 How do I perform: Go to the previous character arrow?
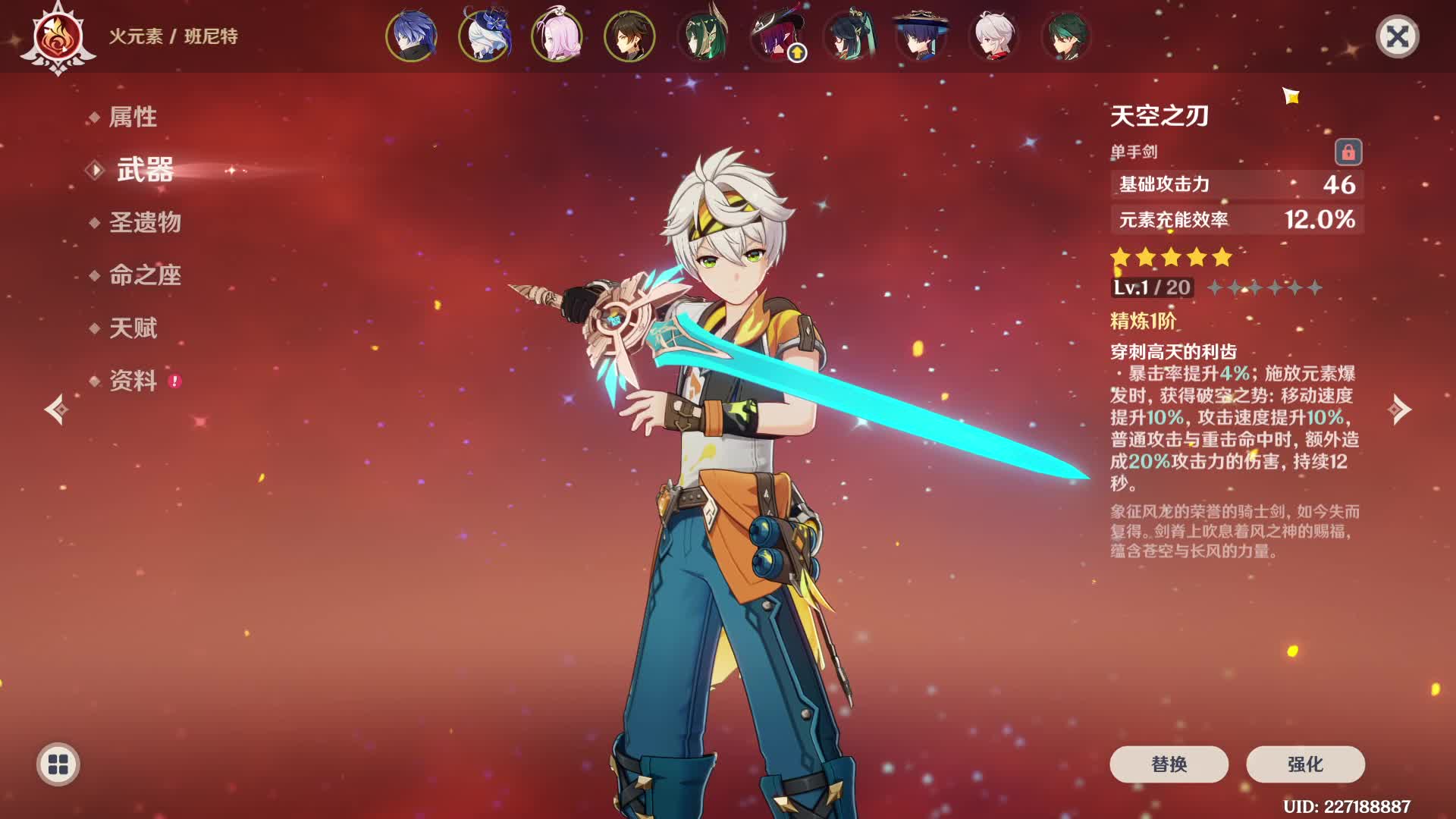pyautogui.click(x=56, y=409)
